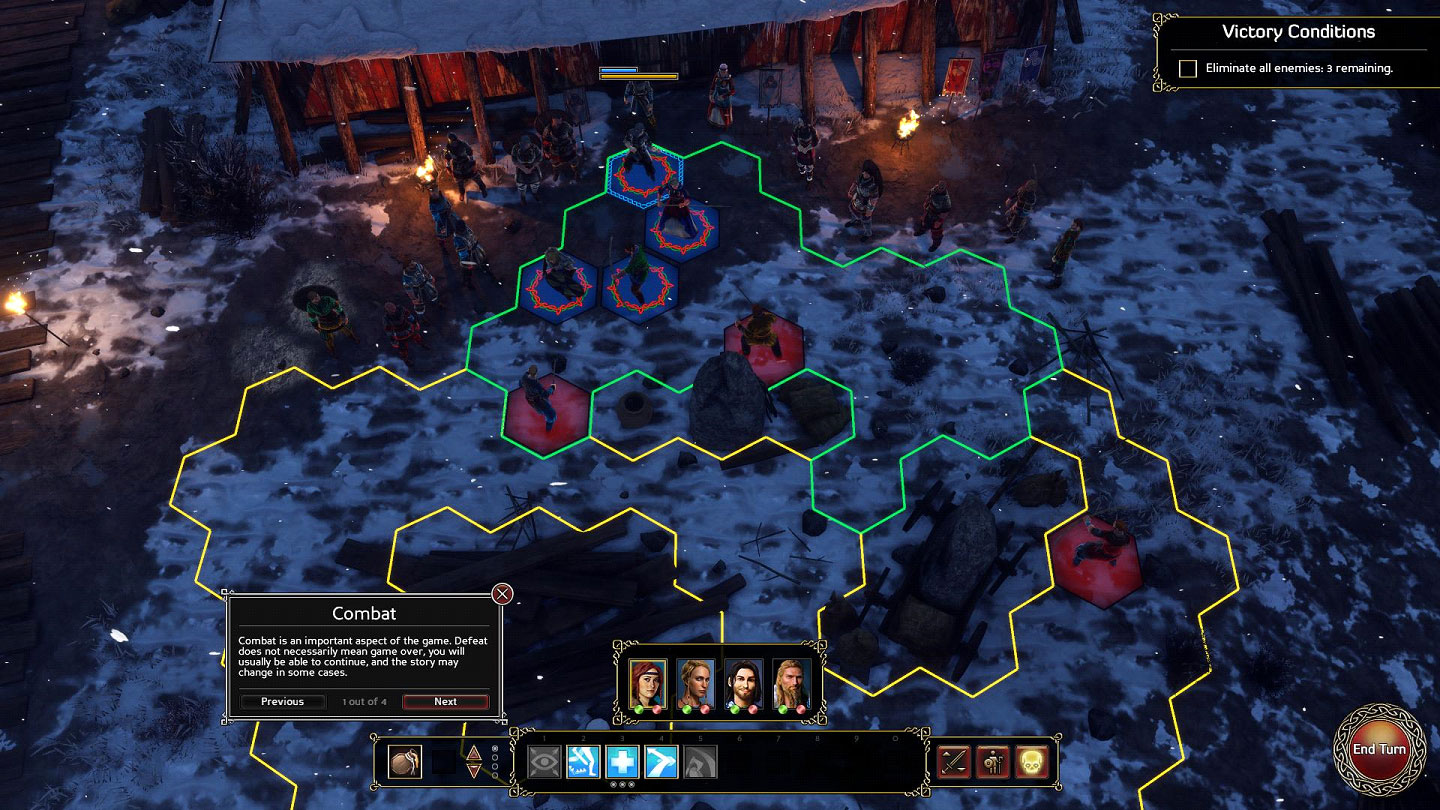Select the greyed-out fifth skill icon

(x=699, y=762)
